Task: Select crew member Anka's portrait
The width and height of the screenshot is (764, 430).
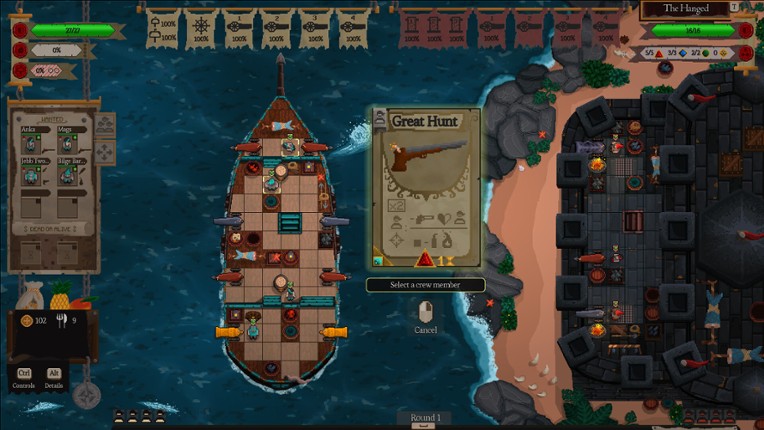Action: [31, 142]
